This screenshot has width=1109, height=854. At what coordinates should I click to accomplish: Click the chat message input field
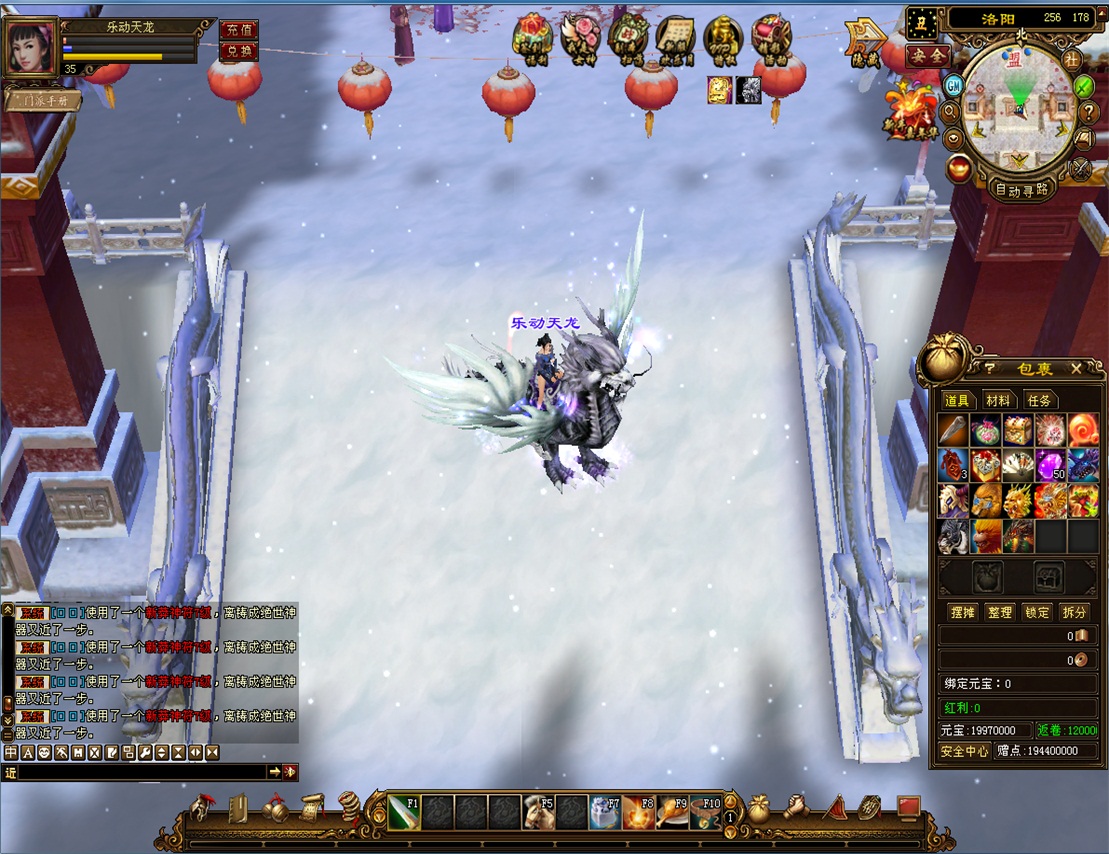click(140, 772)
